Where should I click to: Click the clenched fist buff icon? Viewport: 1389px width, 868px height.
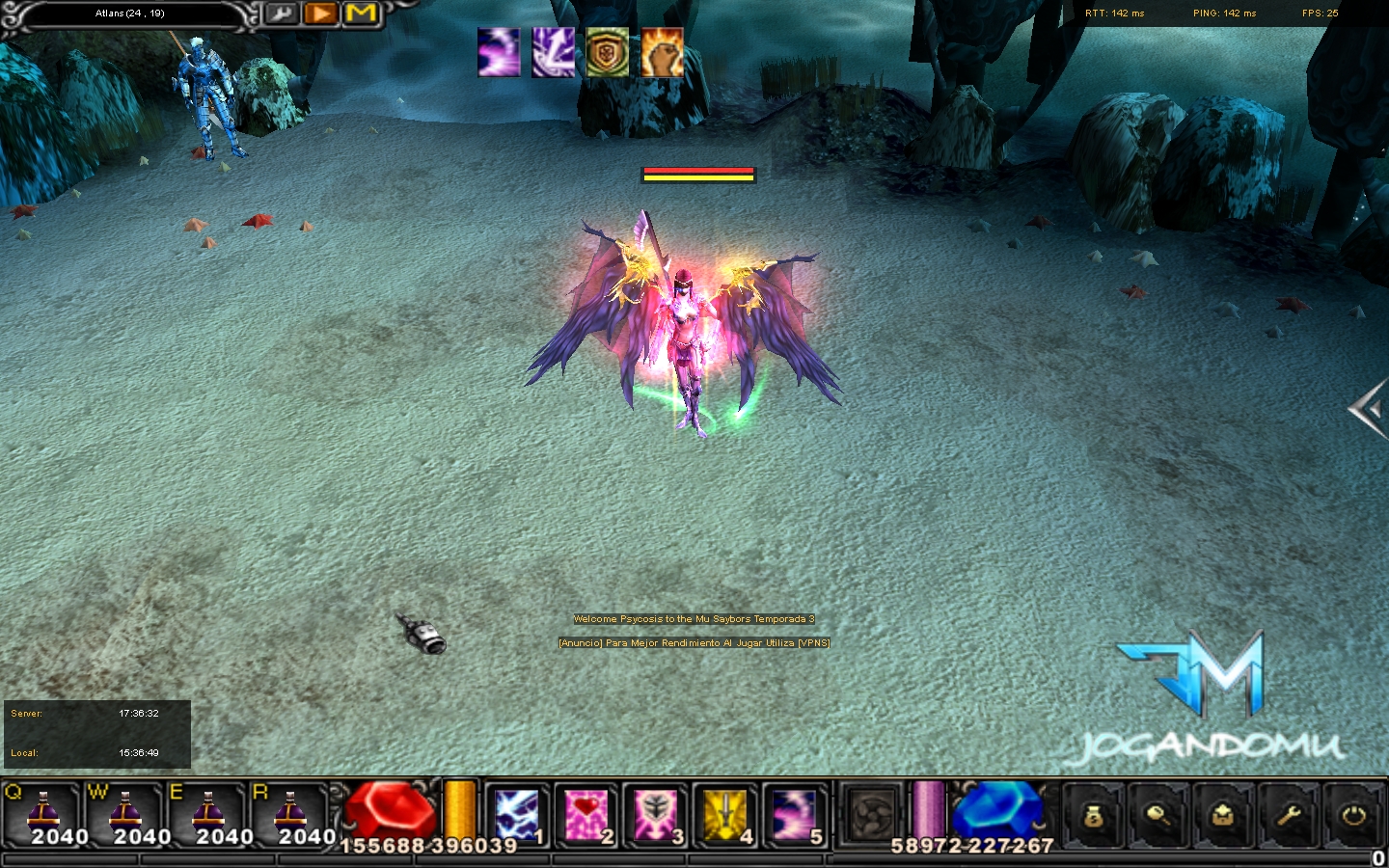(x=662, y=52)
